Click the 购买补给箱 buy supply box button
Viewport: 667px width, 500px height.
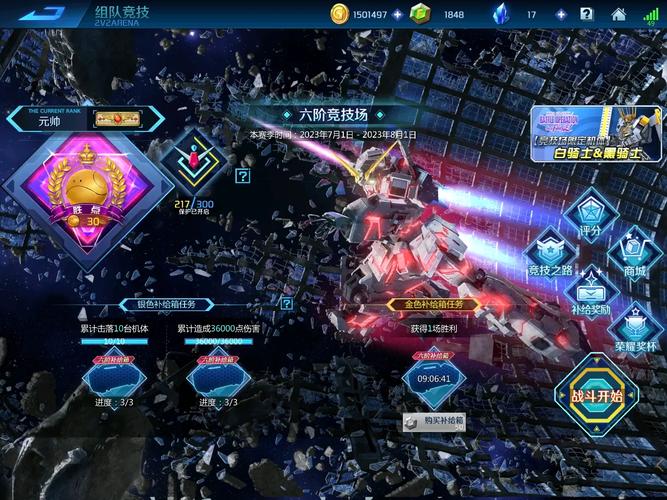pyautogui.click(x=435, y=421)
